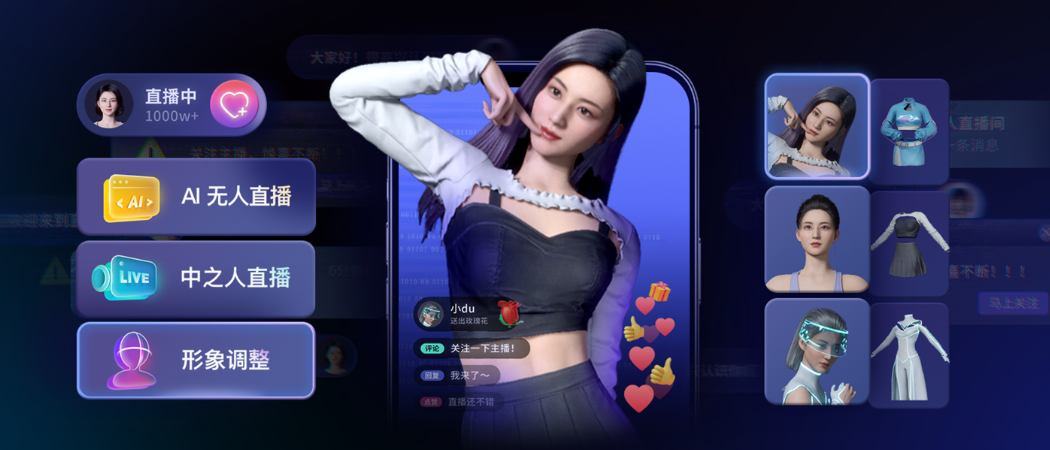This screenshot has height=450, width=1050.
Task: Tap the pink heart follow button
Action: pyautogui.click(x=234, y=104)
